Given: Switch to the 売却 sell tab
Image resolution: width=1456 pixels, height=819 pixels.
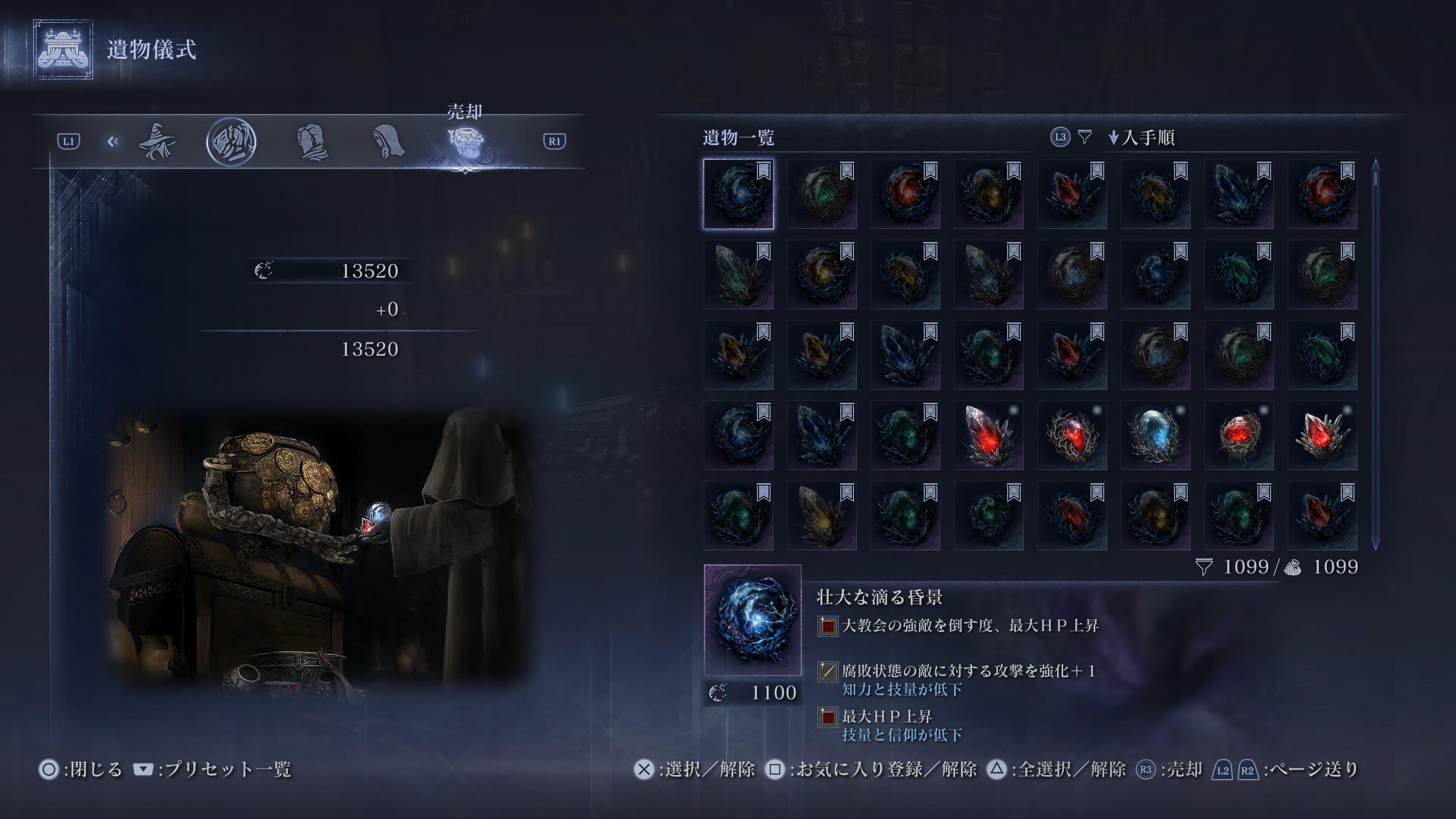Looking at the screenshot, I should tap(465, 141).
